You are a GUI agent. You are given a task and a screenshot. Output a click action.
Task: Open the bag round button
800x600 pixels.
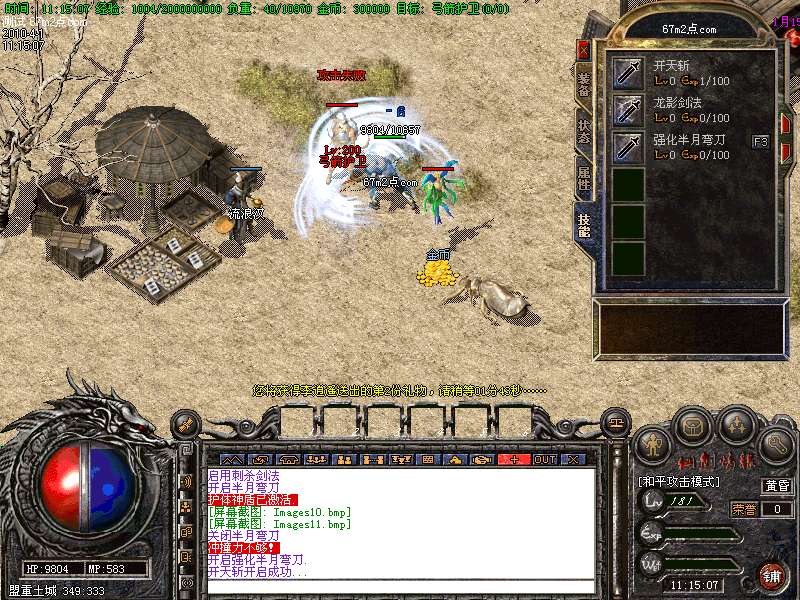coord(694,426)
